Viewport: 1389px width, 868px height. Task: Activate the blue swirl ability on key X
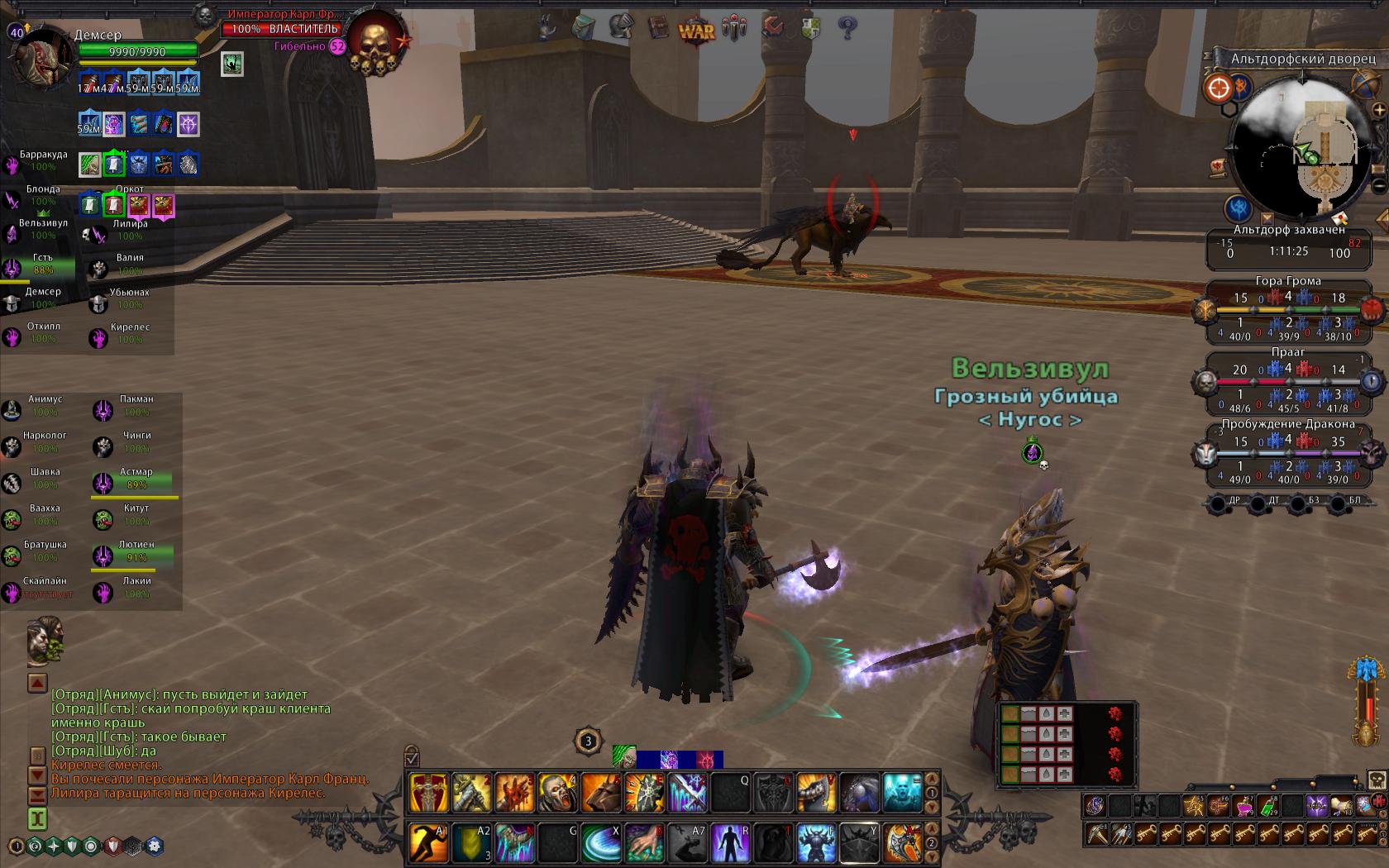coord(601,843)
